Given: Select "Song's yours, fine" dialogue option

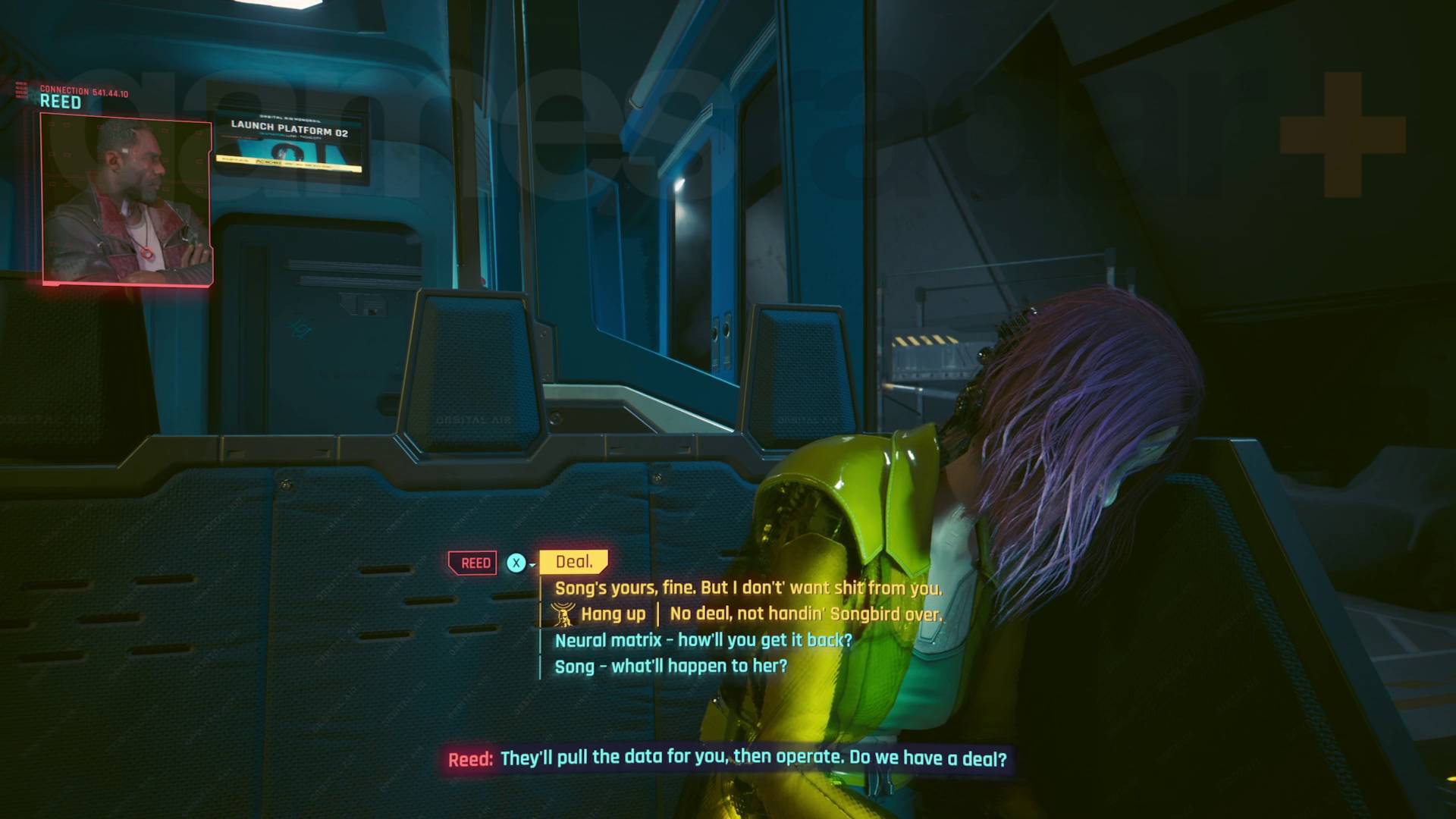Looking at the screenshot, I should 748,588.
